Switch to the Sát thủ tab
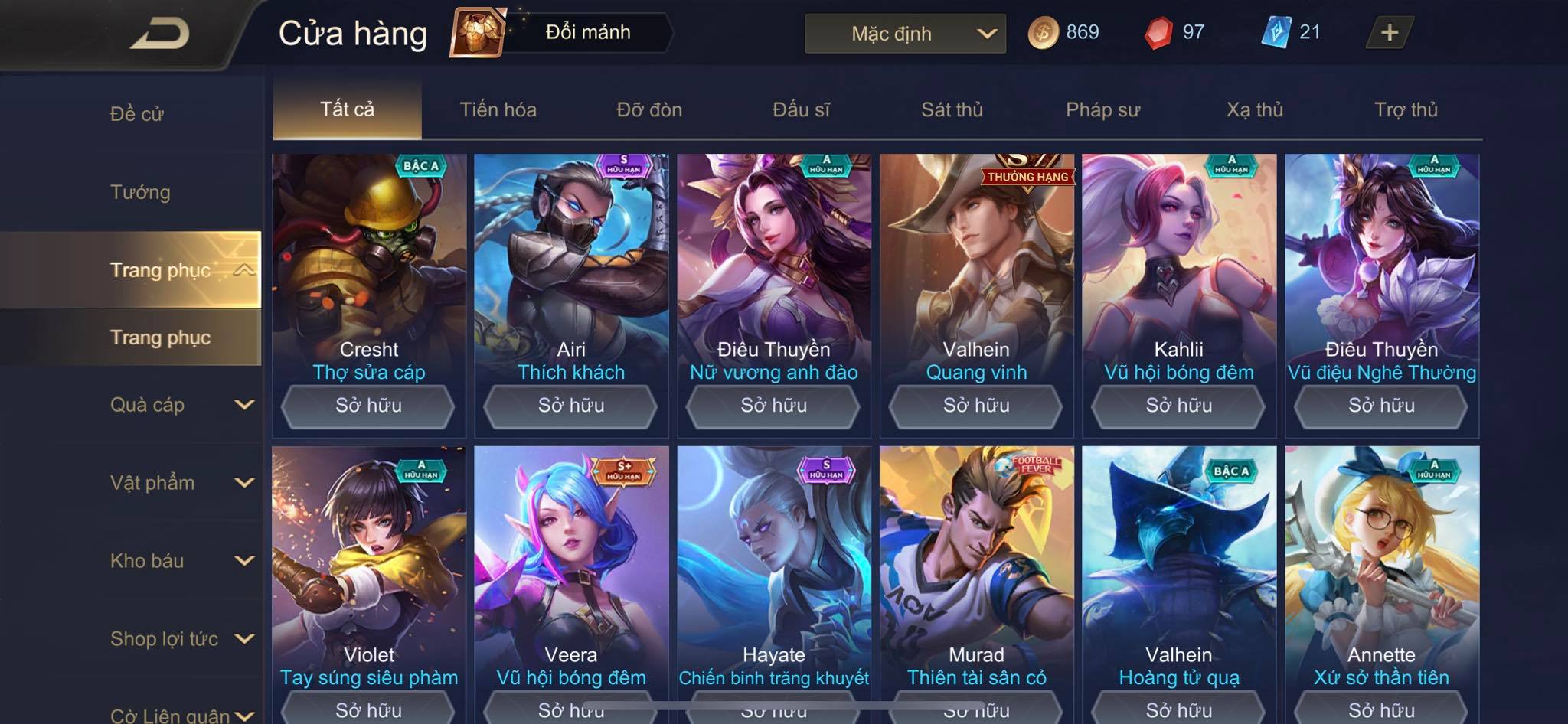 tap(952, 109)
